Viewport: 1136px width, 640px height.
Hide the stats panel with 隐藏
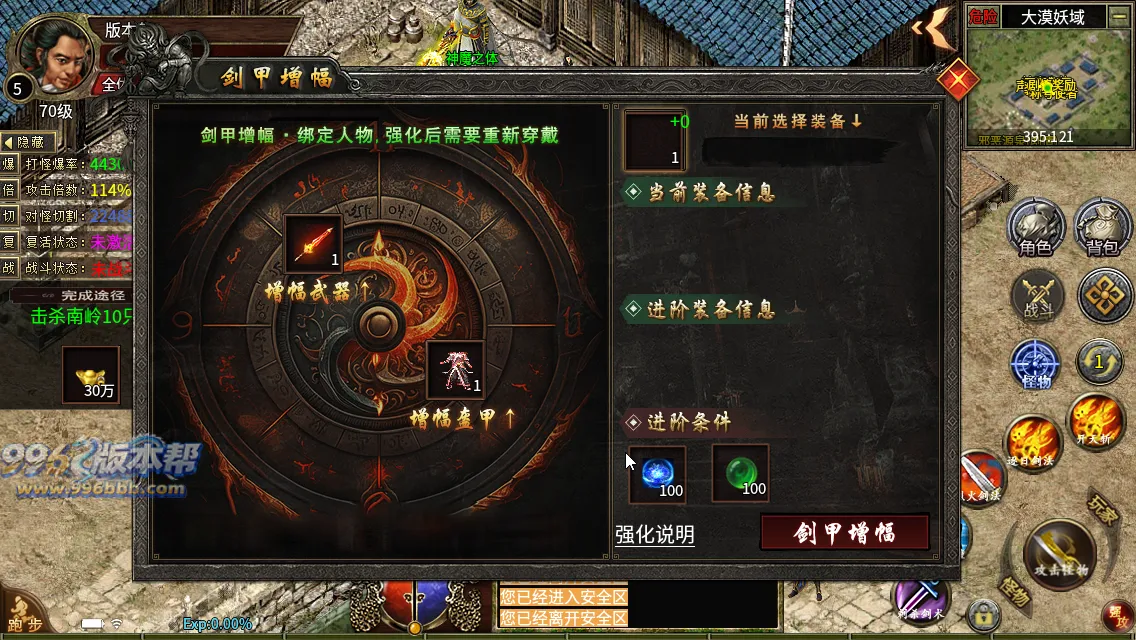28,143
